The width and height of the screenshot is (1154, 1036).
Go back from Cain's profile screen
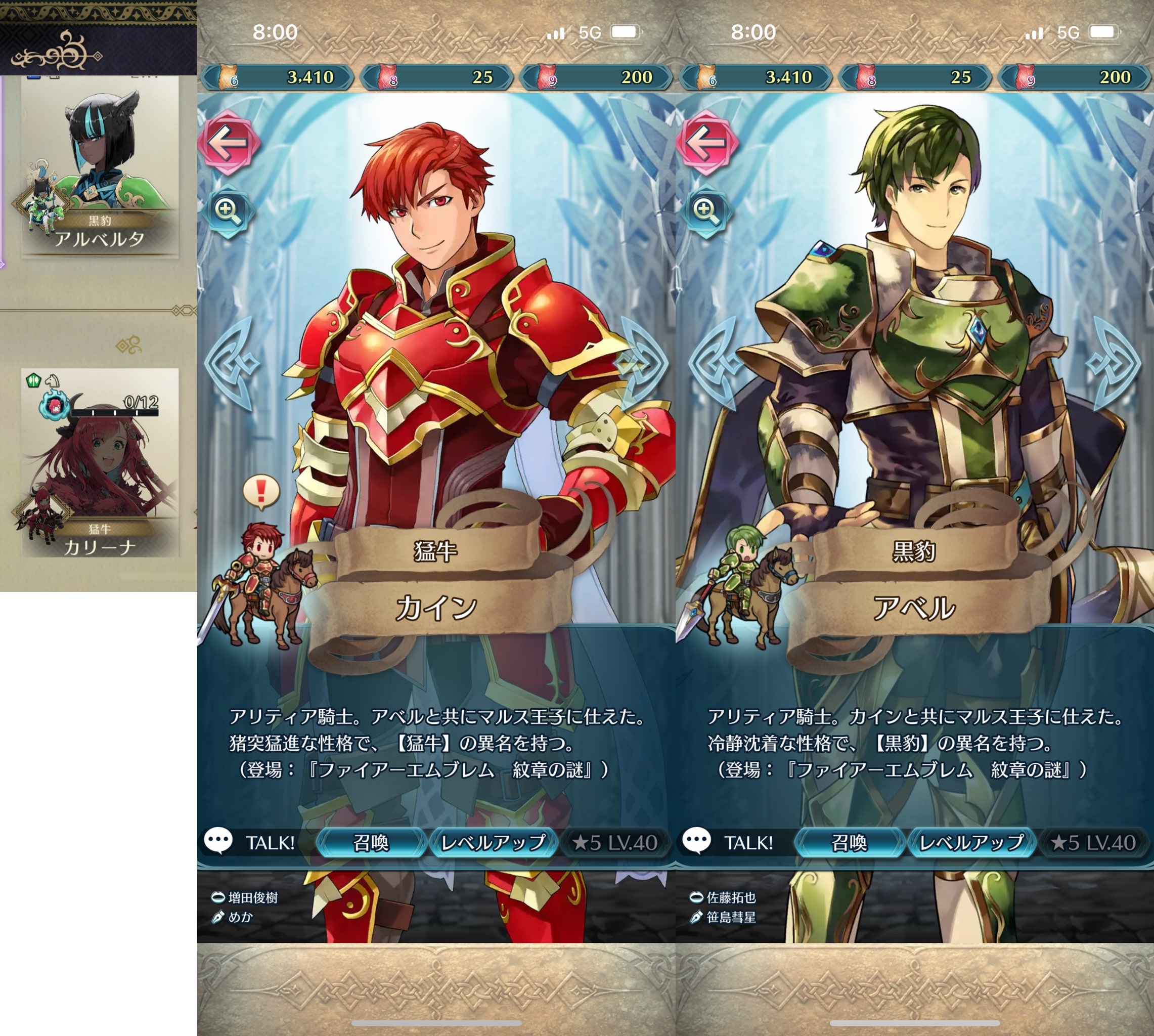click(x=228, y=142)
